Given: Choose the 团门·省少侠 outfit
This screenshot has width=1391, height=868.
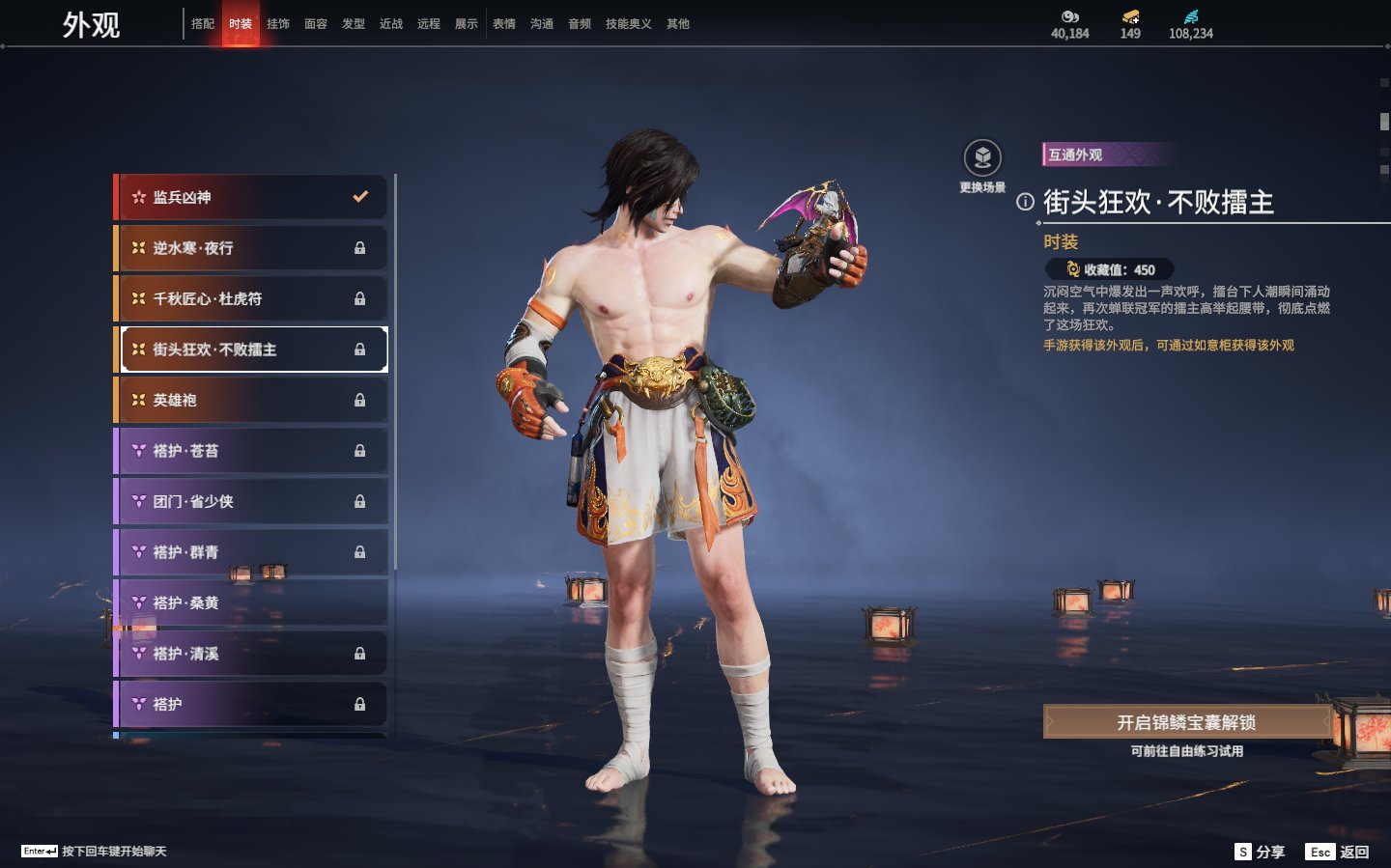Looking at the screenshot, I should tap(251, 501).
